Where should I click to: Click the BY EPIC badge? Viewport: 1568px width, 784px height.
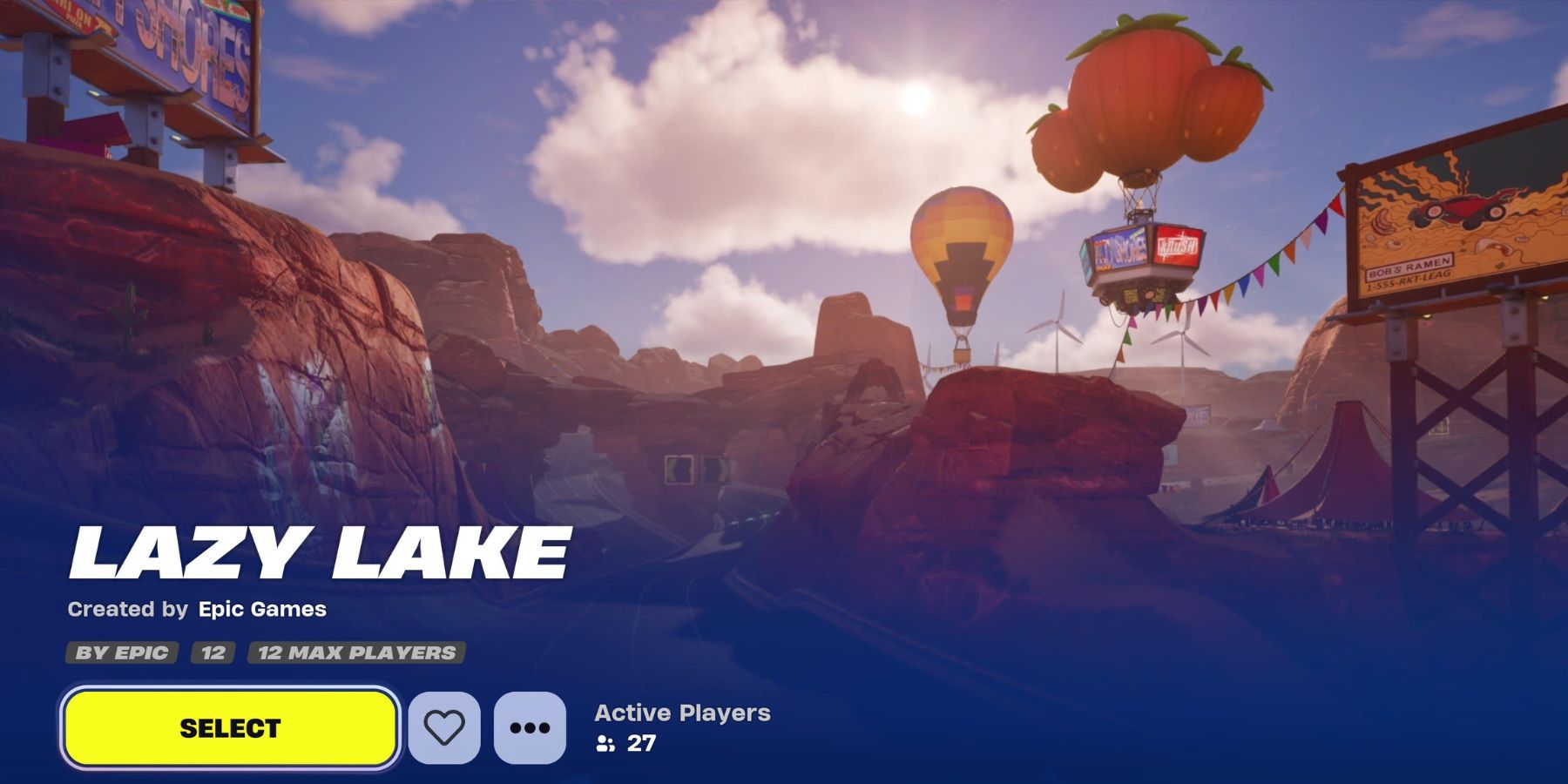pos(121,651)
